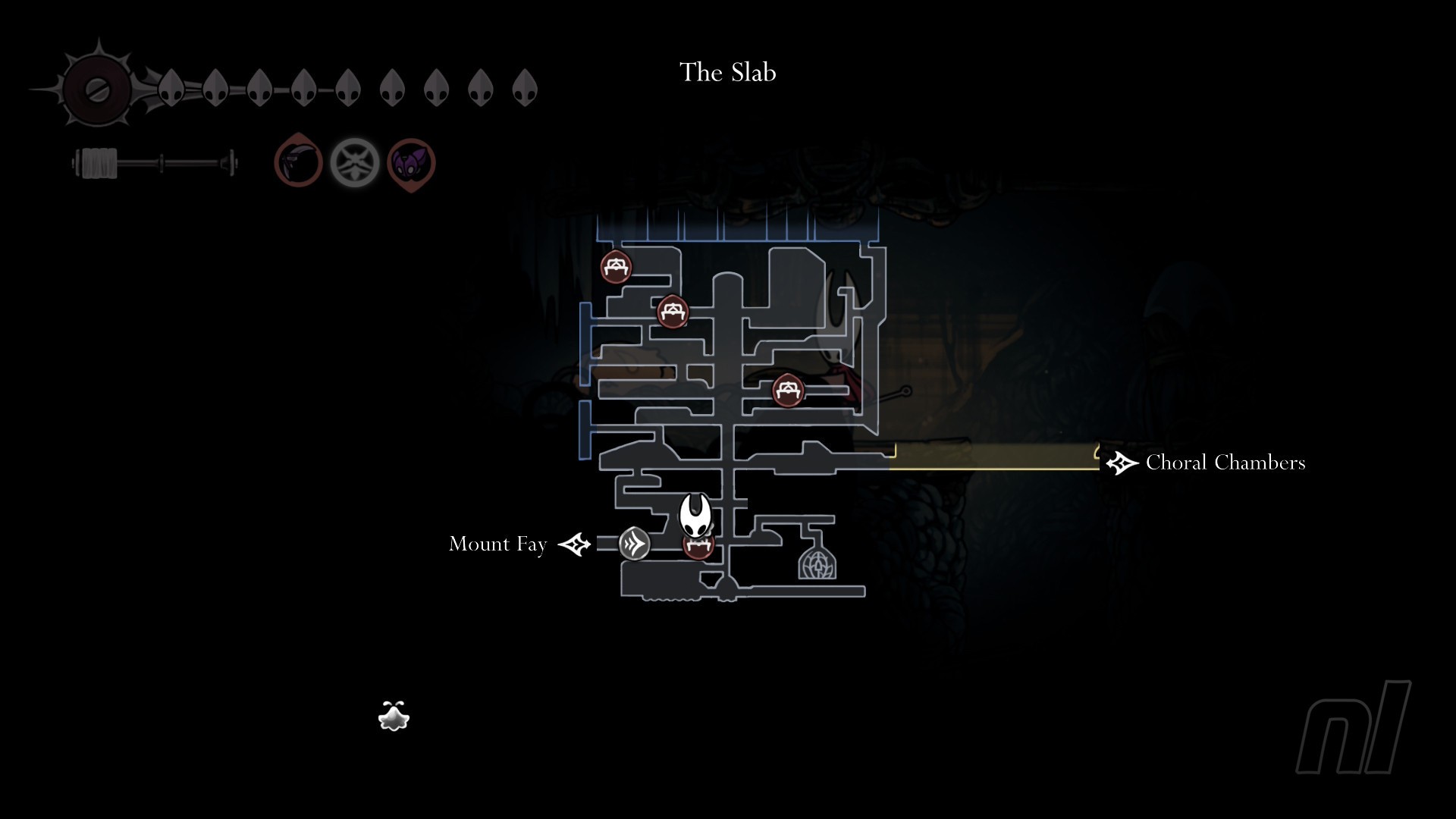Click the curved blade tool icon
1456x819 pixels.
pyautogui.click(x=298, y=162)
